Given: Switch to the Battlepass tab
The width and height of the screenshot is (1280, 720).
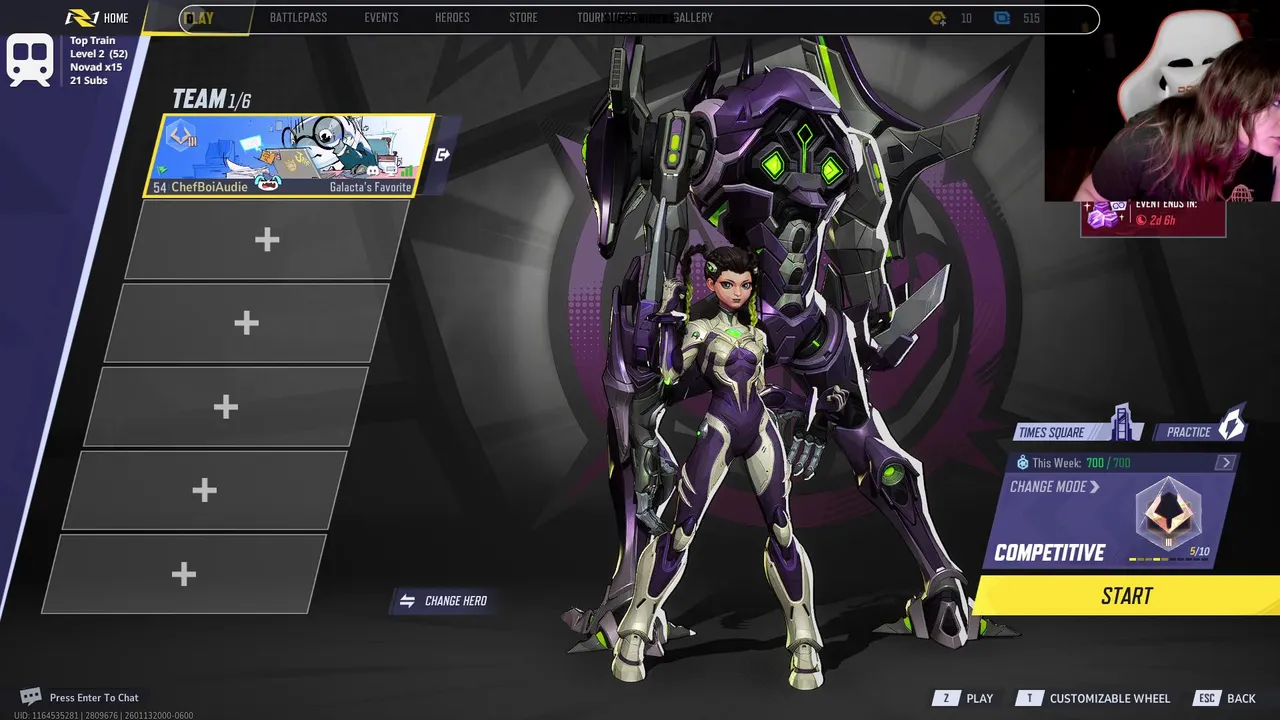Looking at the screenshot, I should [x=298, y=18].
